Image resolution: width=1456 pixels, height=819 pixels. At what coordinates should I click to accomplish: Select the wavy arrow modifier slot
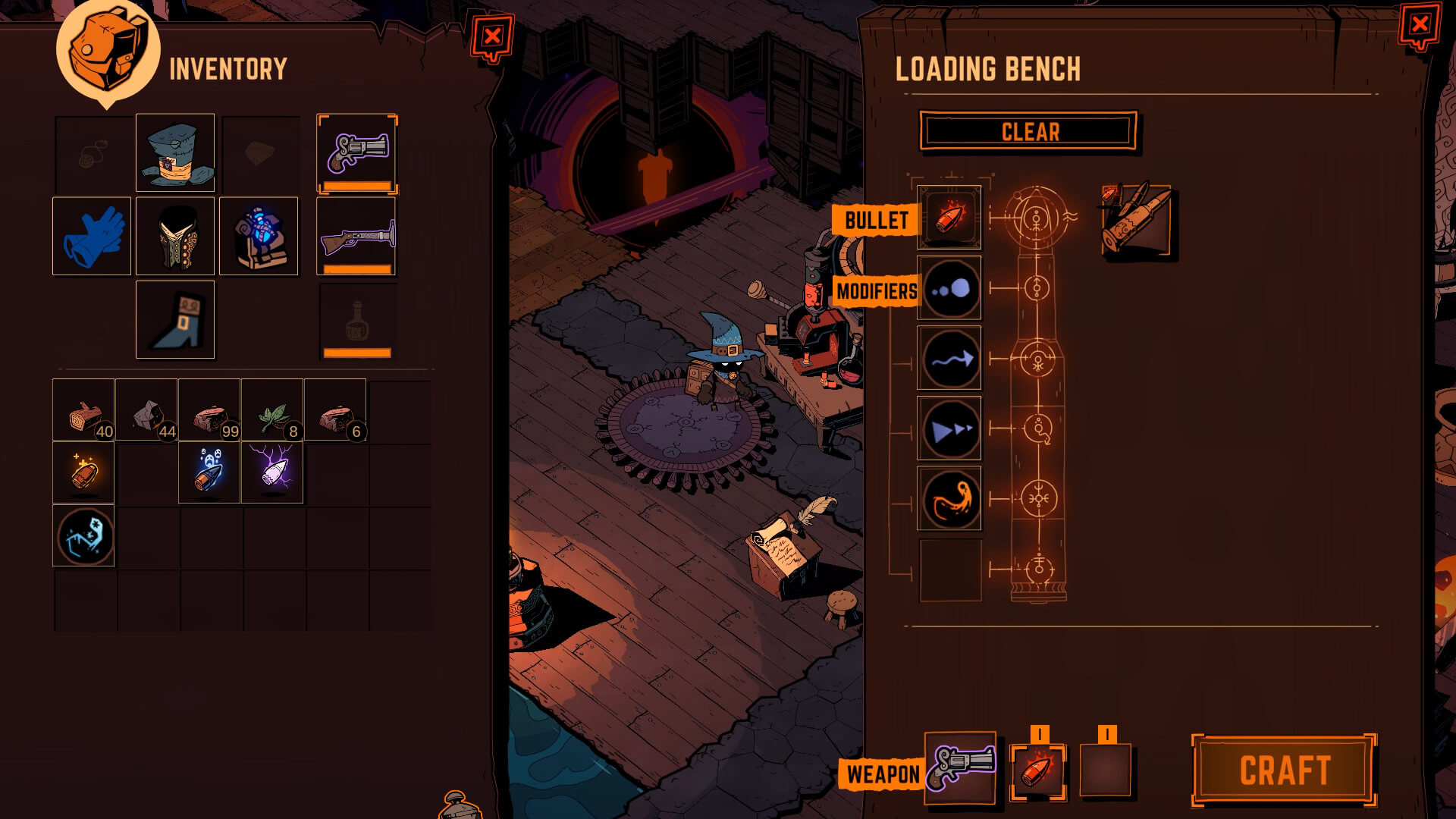(949, 359)
